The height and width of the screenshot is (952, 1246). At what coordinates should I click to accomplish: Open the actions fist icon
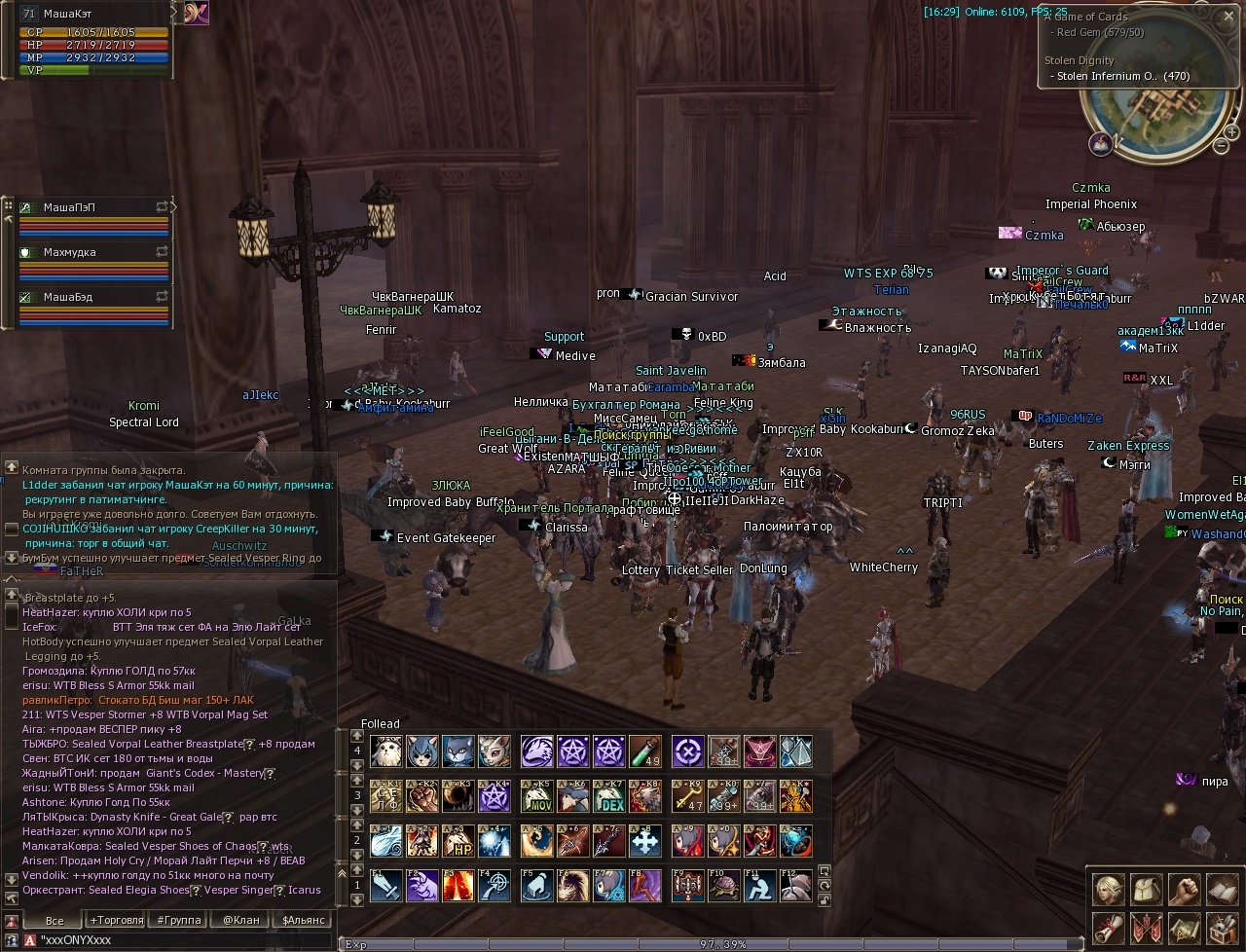click(x=1183, y=889)
